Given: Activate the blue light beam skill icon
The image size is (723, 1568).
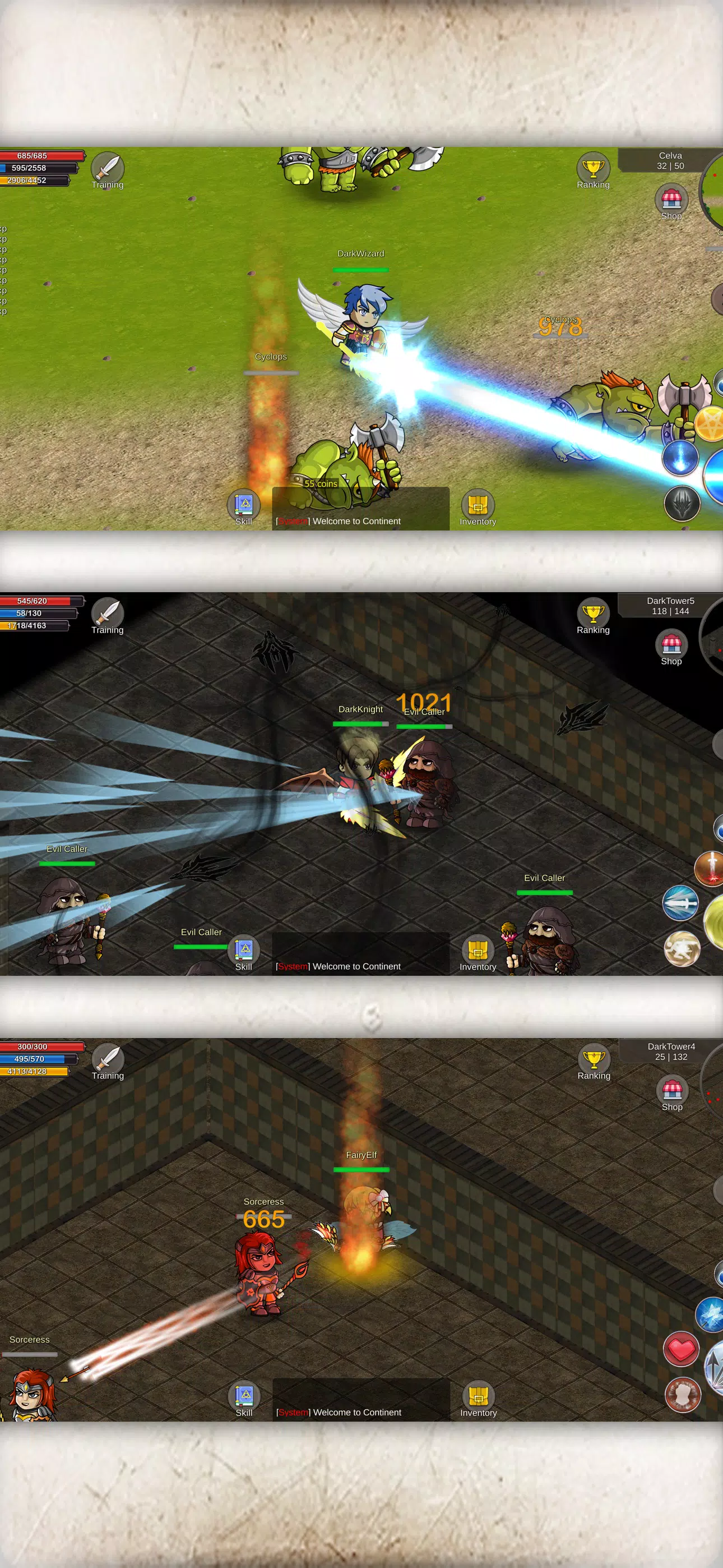Looking at the screenshot, I should 680,456.
